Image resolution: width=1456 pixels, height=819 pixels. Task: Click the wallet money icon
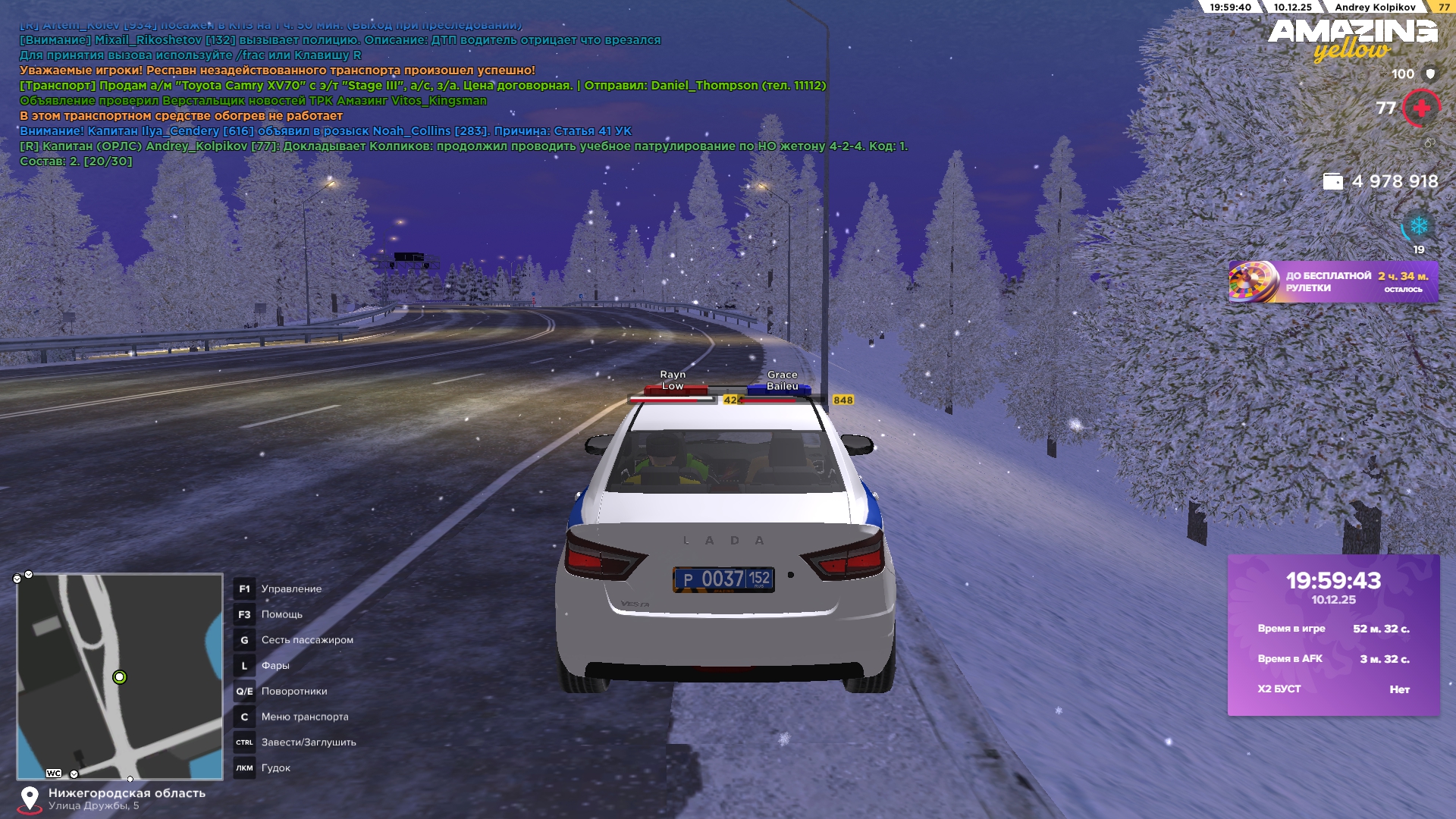[1332, 181]
